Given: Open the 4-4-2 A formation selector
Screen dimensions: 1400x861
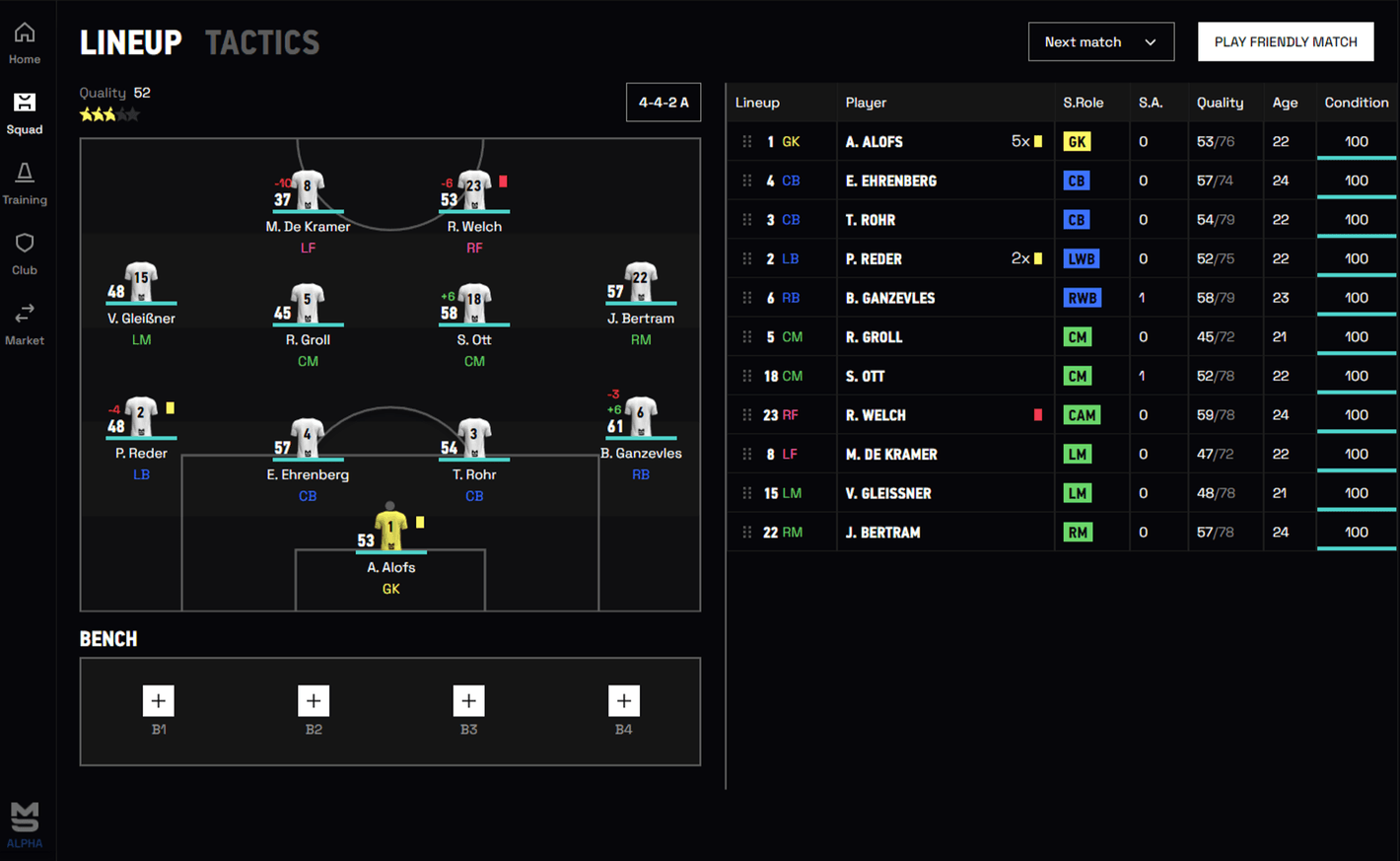Looking at the screenshot, I should pos(664,102).
